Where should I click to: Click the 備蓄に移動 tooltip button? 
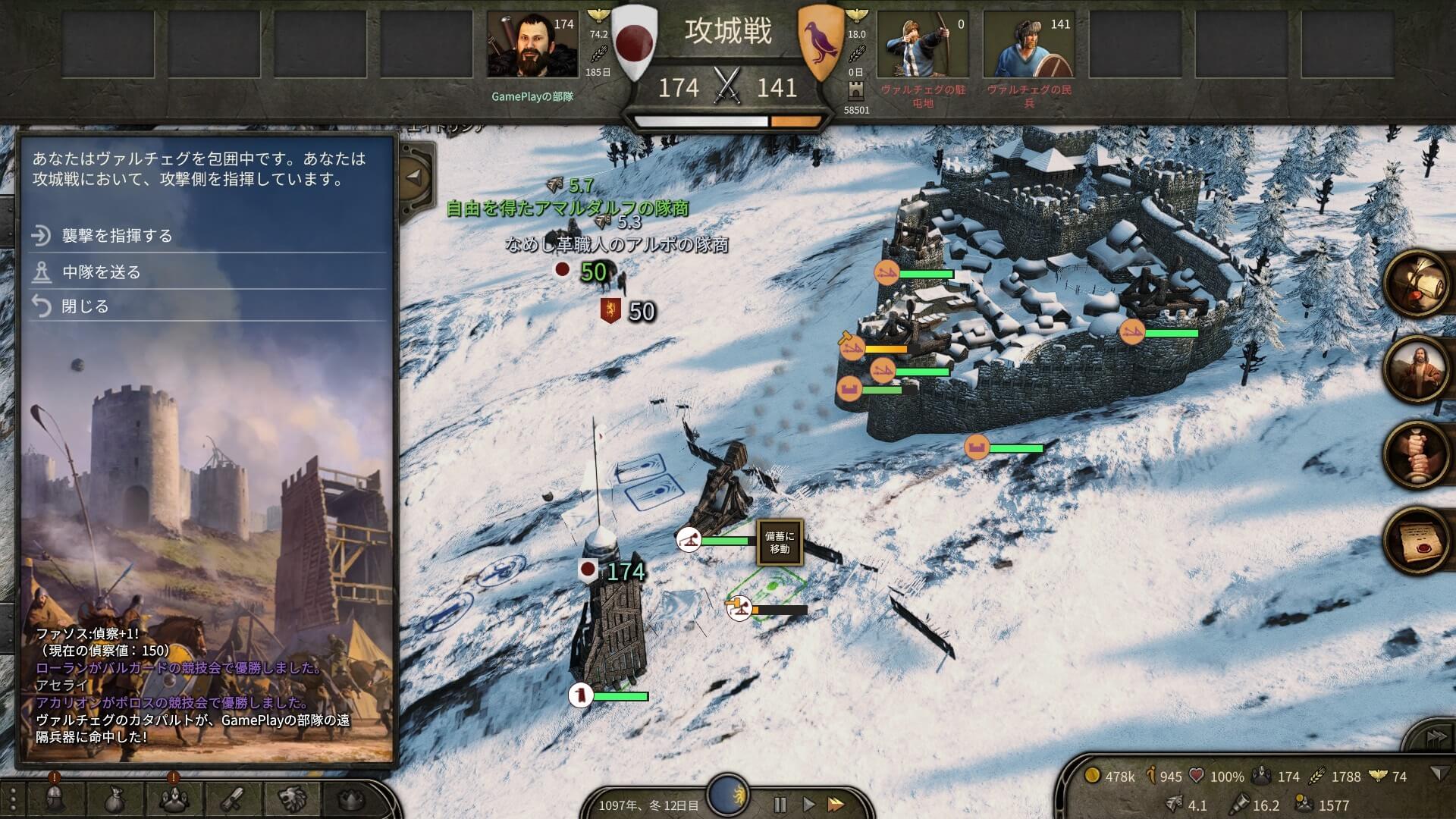(x=781, y=544)
